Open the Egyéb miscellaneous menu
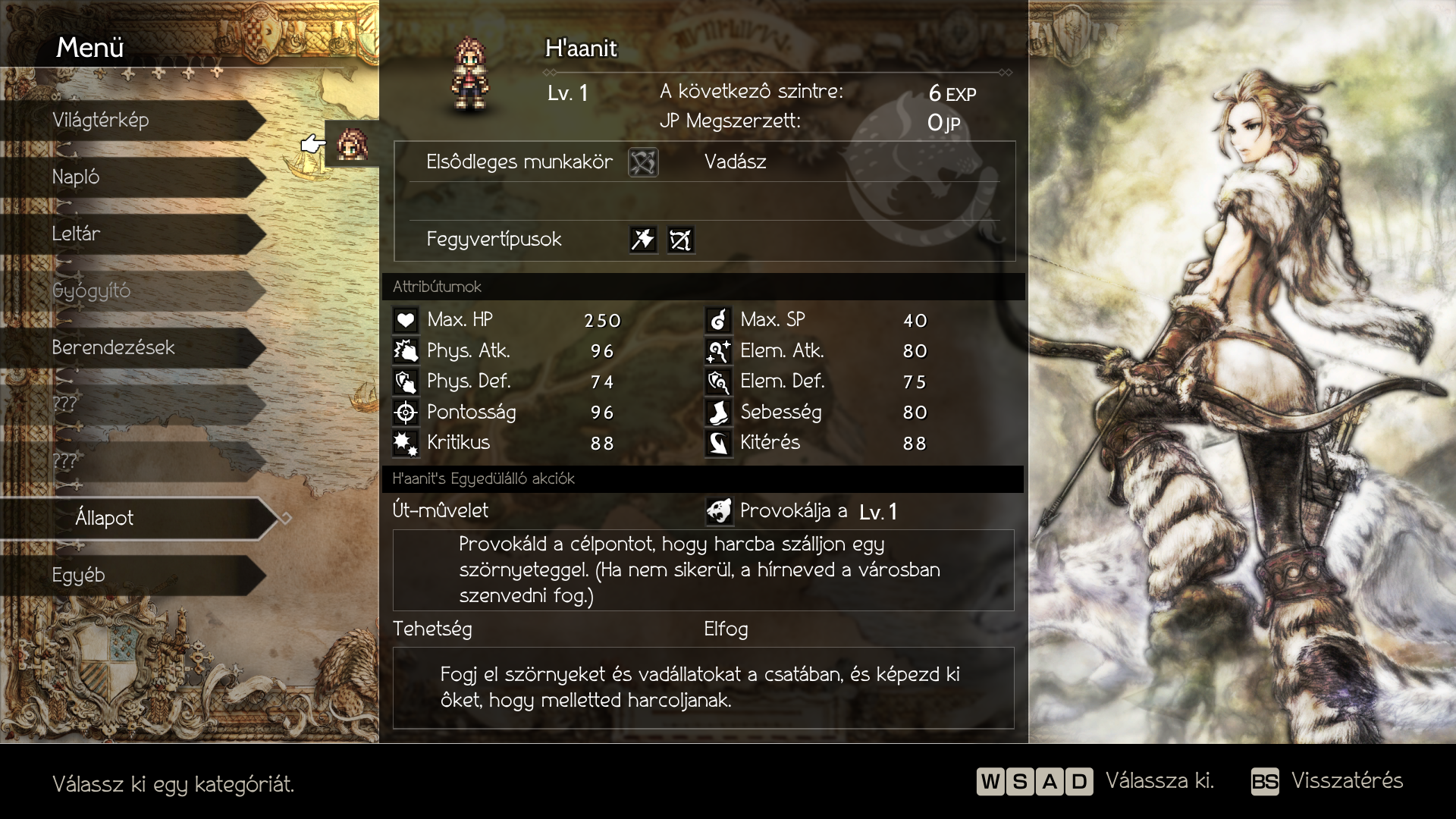Viewport: 1456px width, 819px height. click(x=133, y=576)
